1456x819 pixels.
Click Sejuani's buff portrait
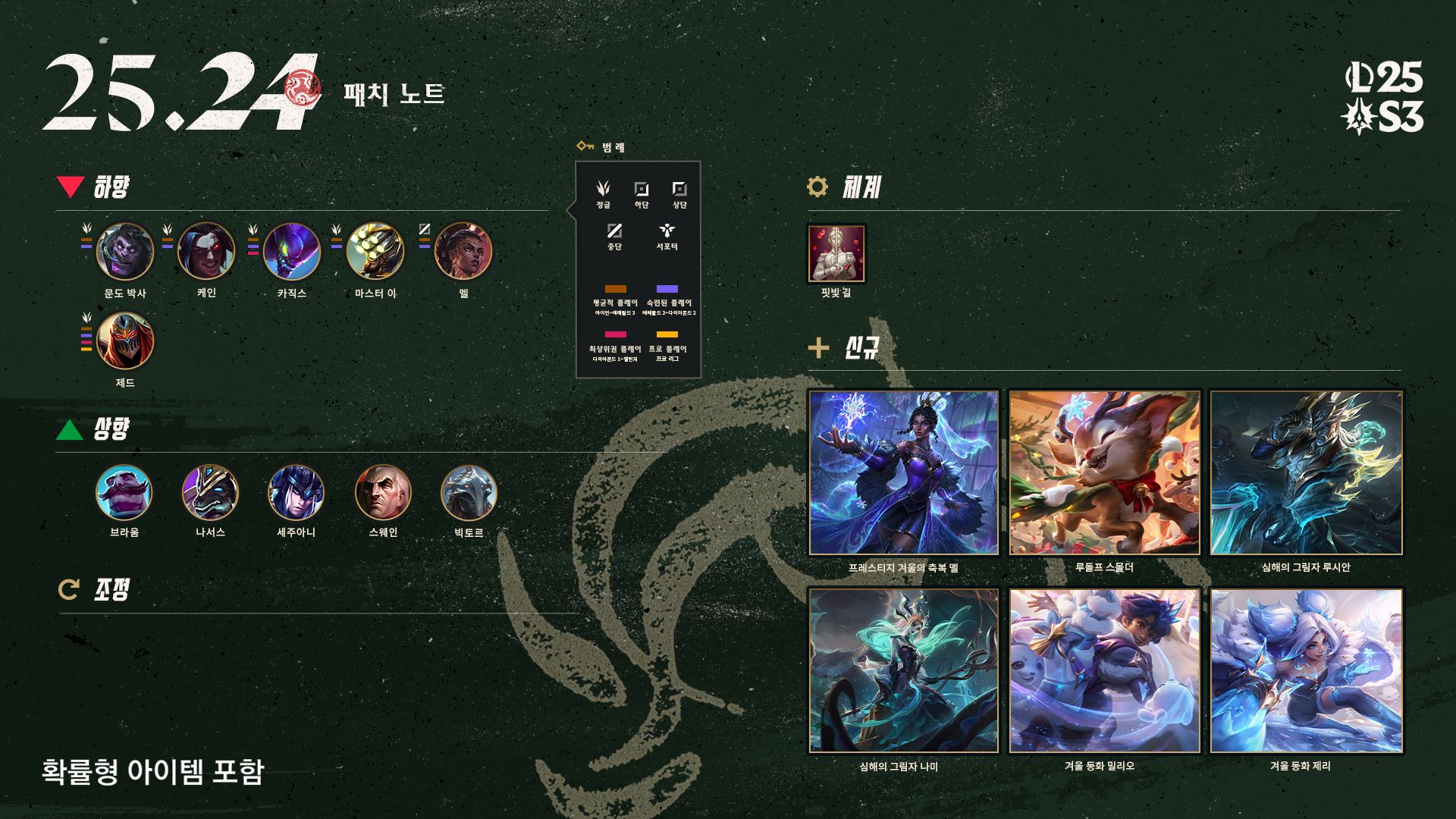296,493
